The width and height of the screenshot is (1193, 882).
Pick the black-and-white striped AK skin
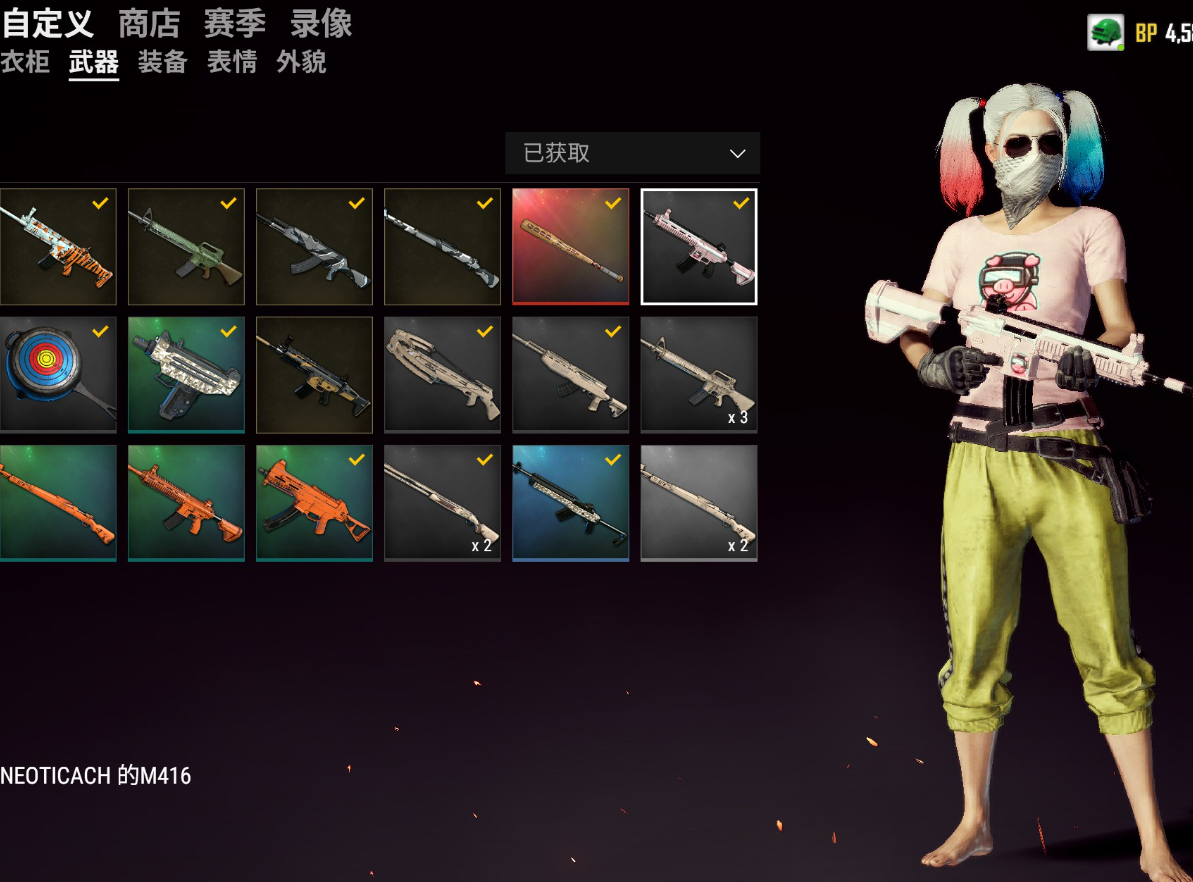click(314, 246)
